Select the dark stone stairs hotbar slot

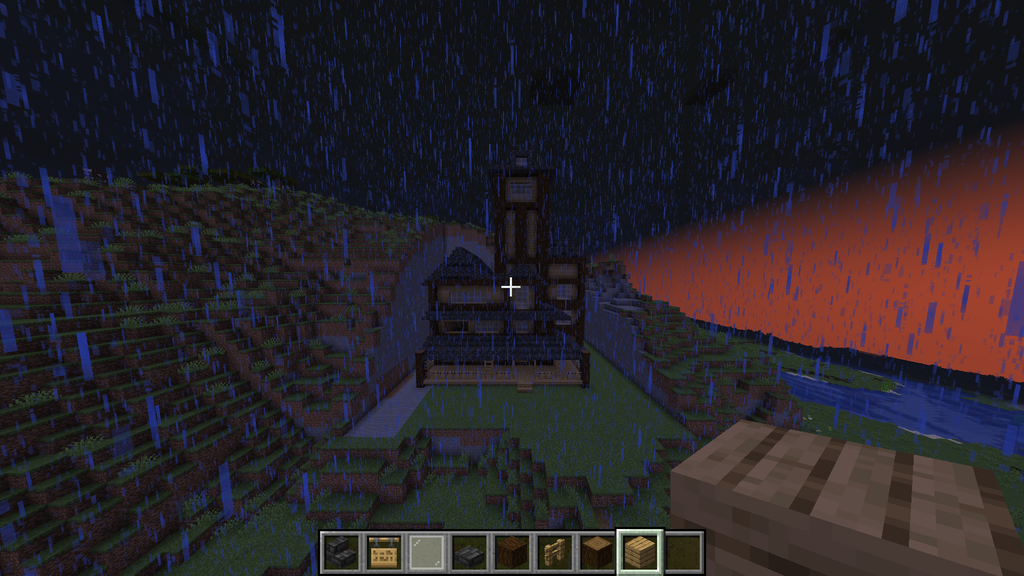click(339, 552)
